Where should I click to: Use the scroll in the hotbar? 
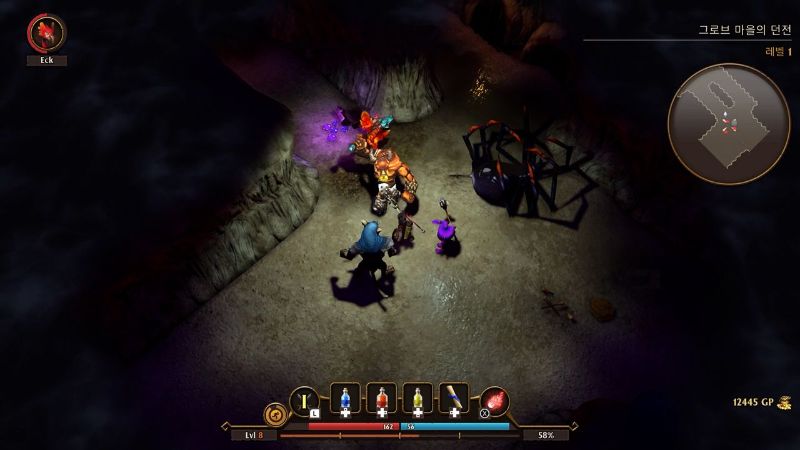[x=453, y=398]
